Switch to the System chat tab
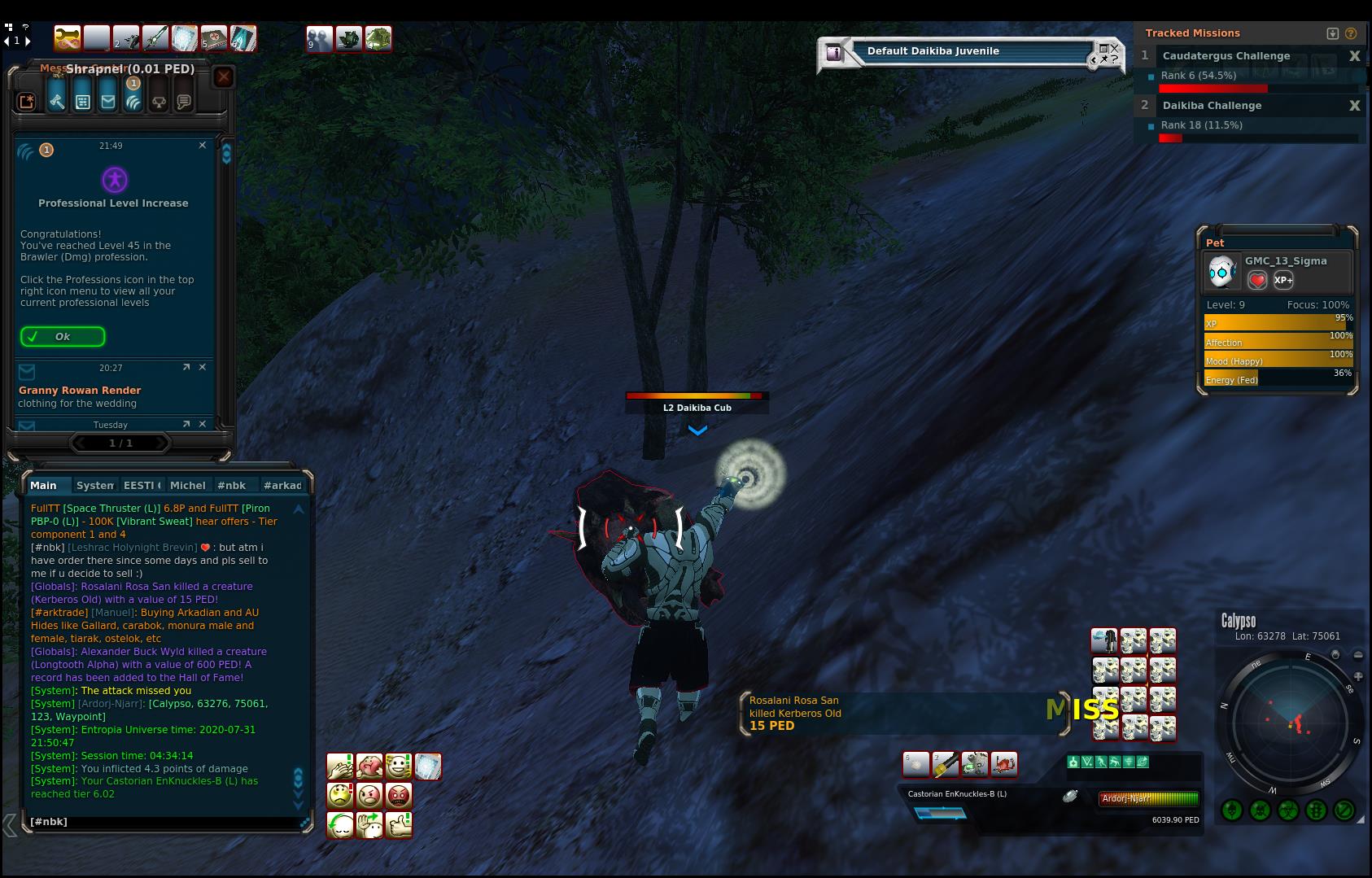Screen dimensions: 1372x878 pos(94,486)
